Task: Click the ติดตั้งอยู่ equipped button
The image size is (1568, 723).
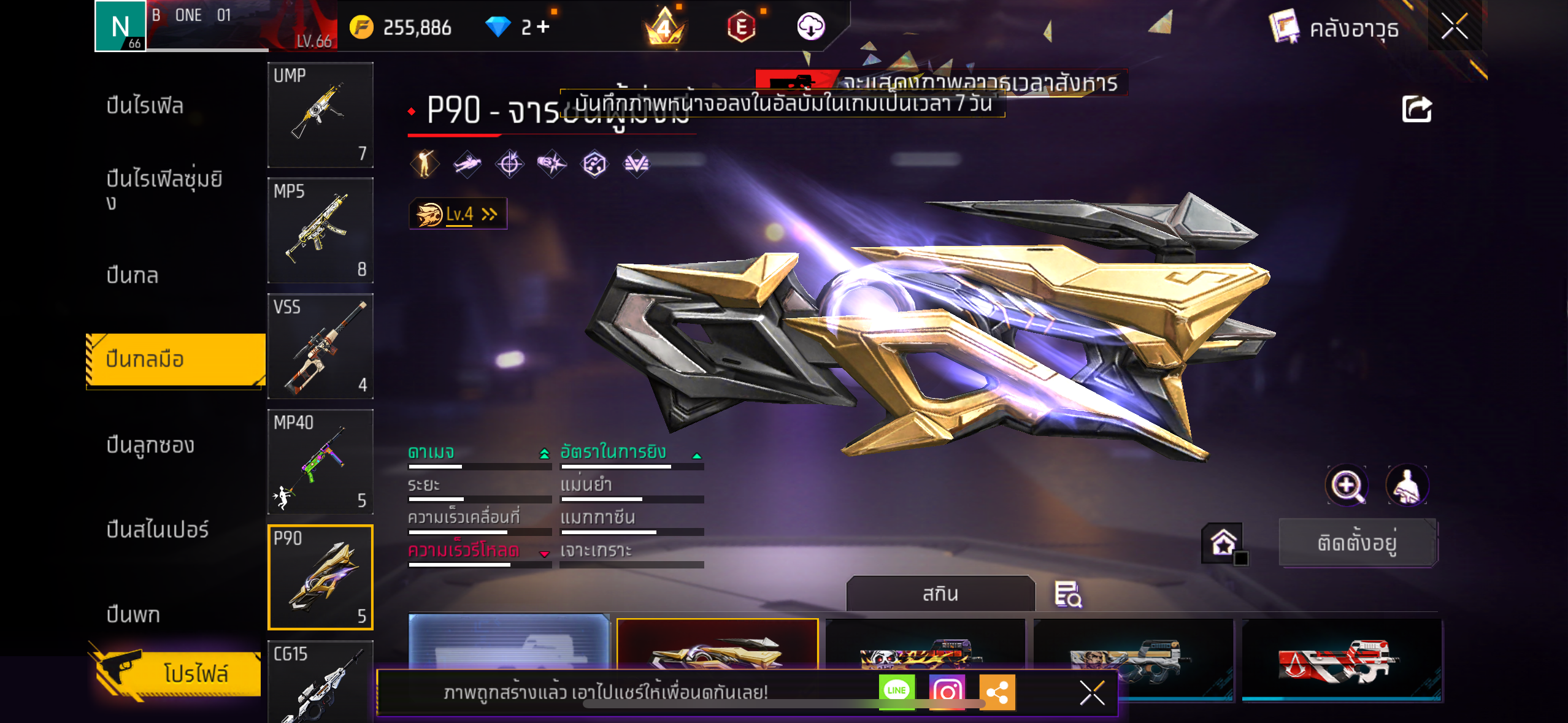Action: click(x=1358, y=543)
